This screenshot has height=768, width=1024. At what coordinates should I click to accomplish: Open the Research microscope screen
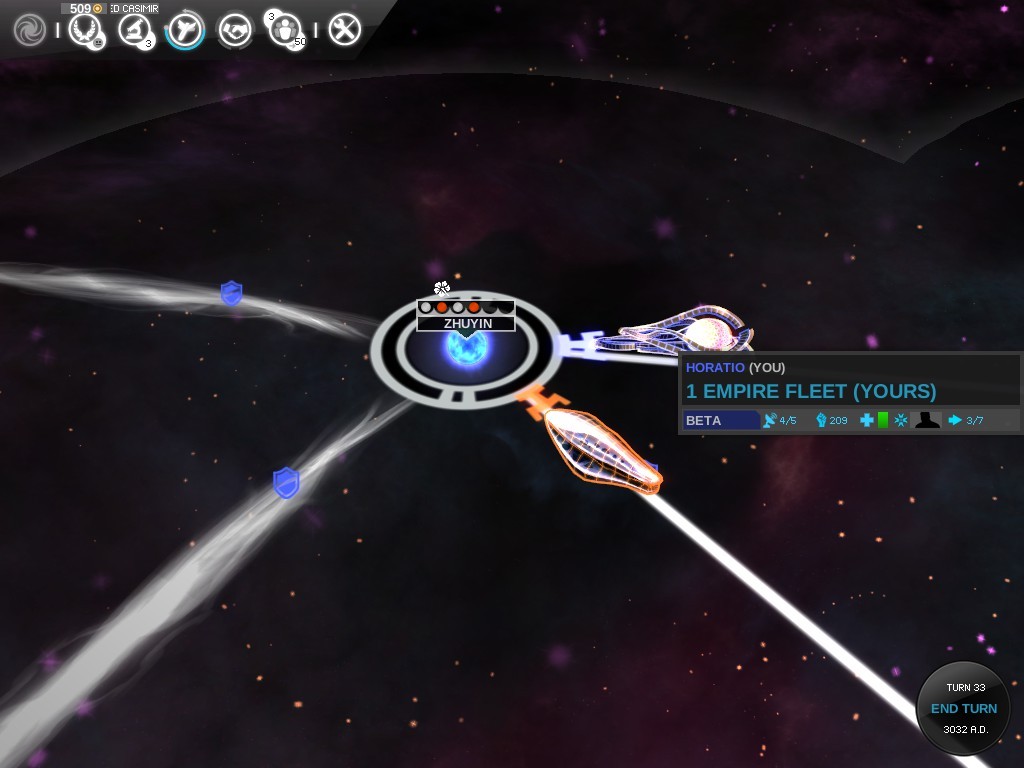(134, 30)
